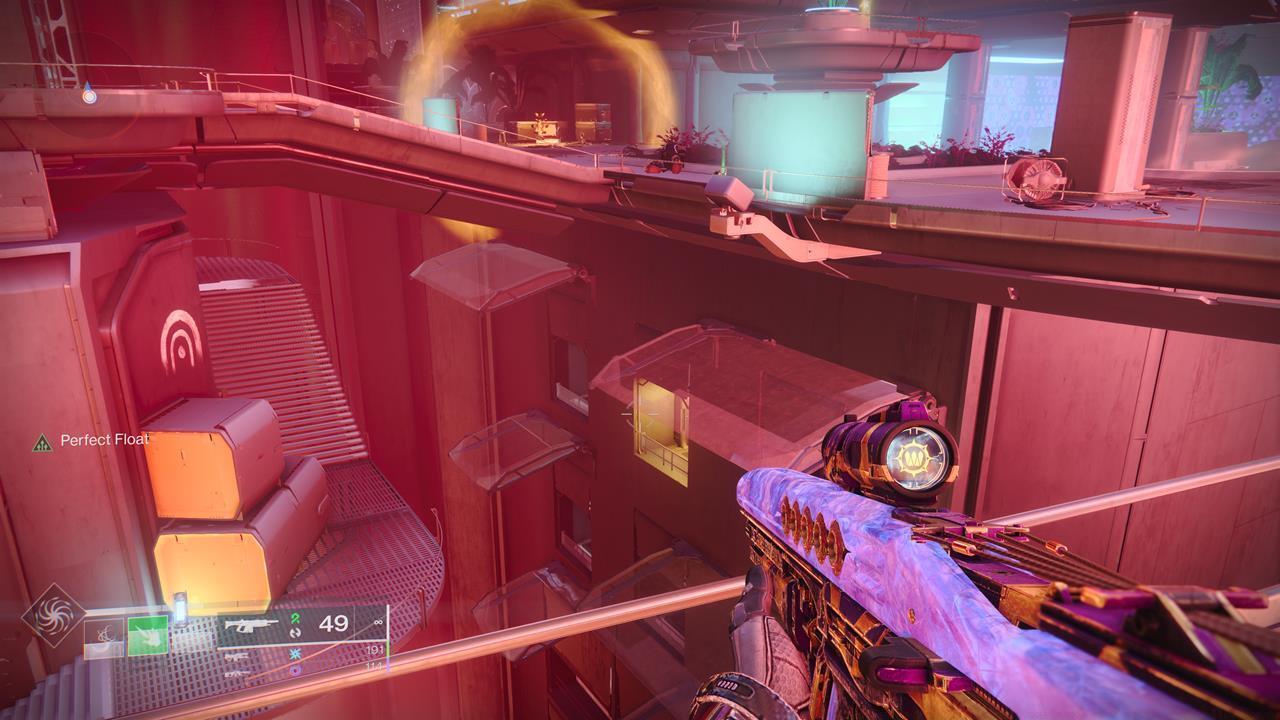The image size is (1280, 720).
Task: Choose the green highlighted melee ability icon
Action: pyautogui.click(x=147, y=635)
